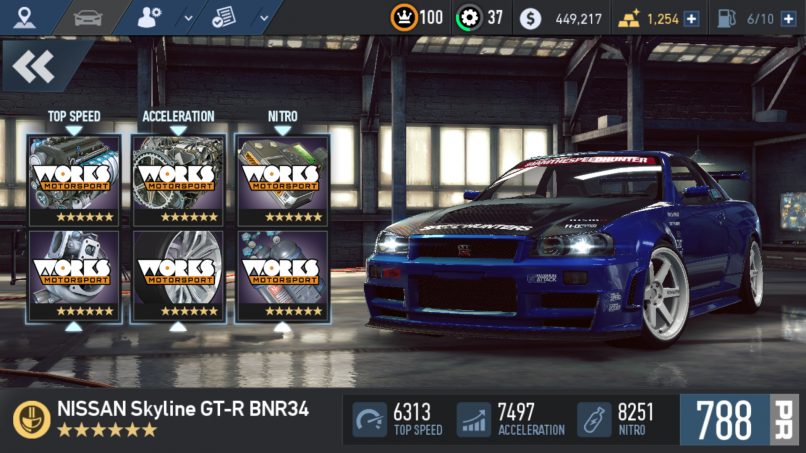The width and height of the screenshot is (806, 453).
Task: Select the ECU upgrade part
Action: click(x=282, y=180)
